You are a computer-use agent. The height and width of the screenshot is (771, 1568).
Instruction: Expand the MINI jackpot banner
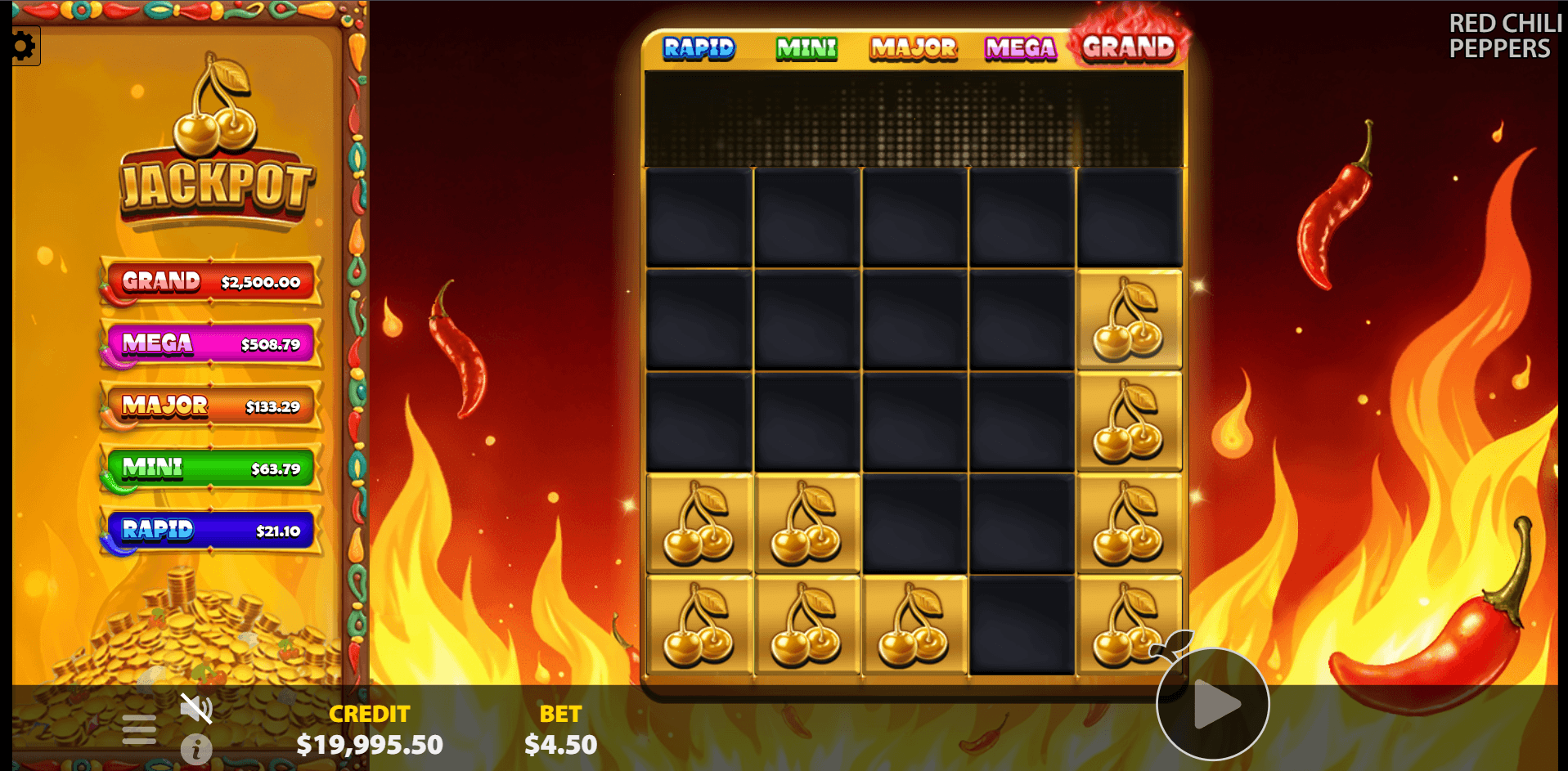click(209, 468)
